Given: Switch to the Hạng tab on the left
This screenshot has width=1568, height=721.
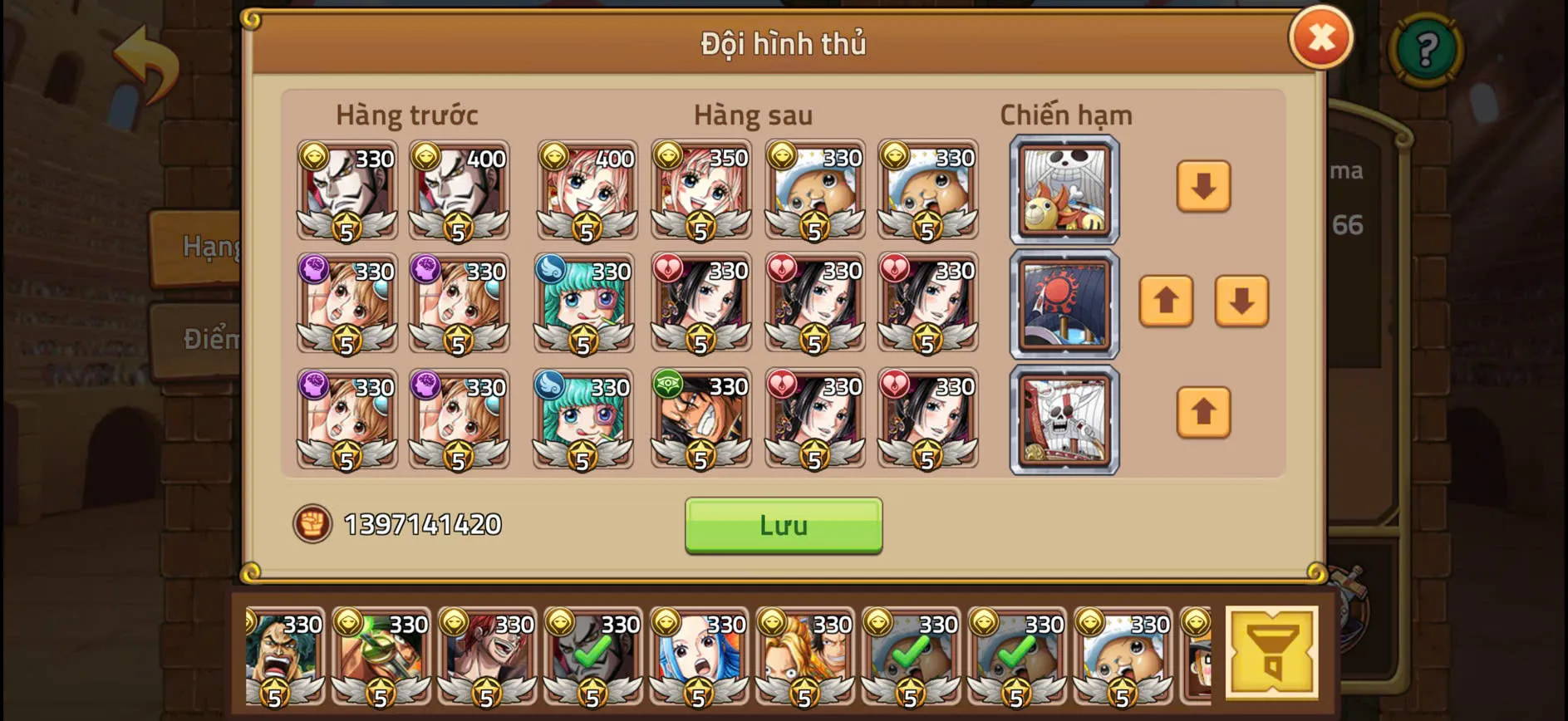Looking at the screenshot, I should coord(208,245).
